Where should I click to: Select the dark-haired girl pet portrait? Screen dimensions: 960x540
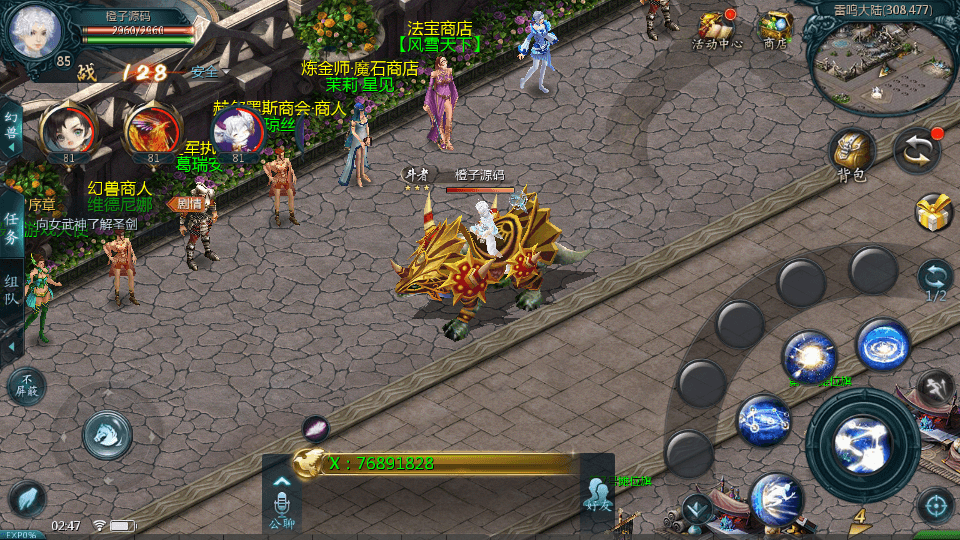tap(67, 130)
